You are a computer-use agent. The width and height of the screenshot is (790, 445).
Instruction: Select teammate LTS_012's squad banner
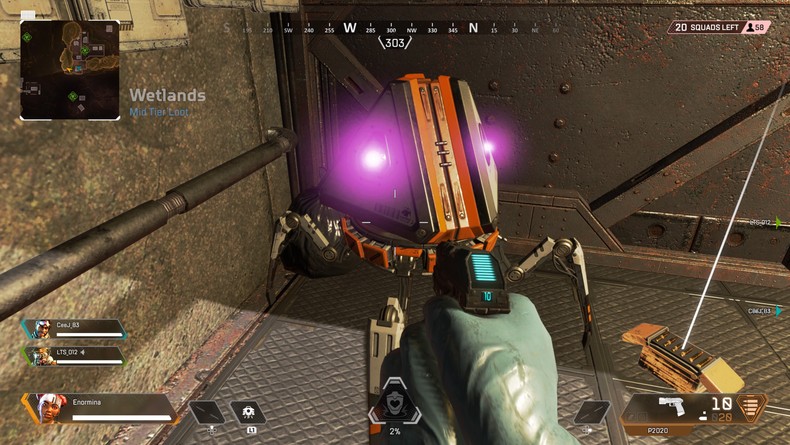point(74,355)
